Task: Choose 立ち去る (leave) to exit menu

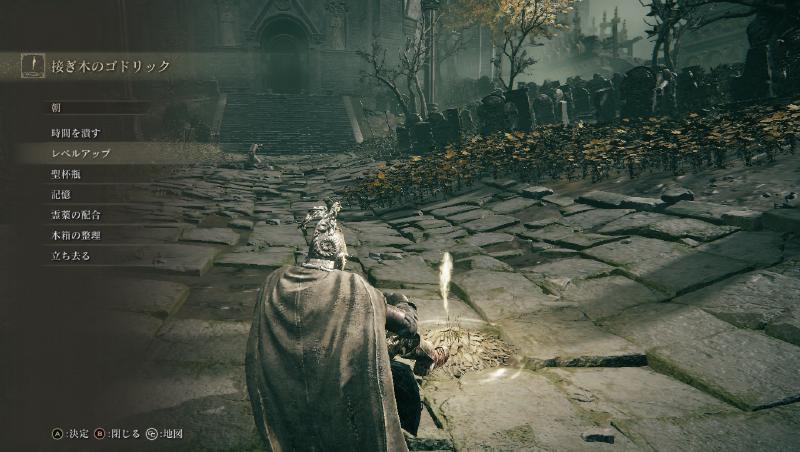Action: (x=71, y=256)
